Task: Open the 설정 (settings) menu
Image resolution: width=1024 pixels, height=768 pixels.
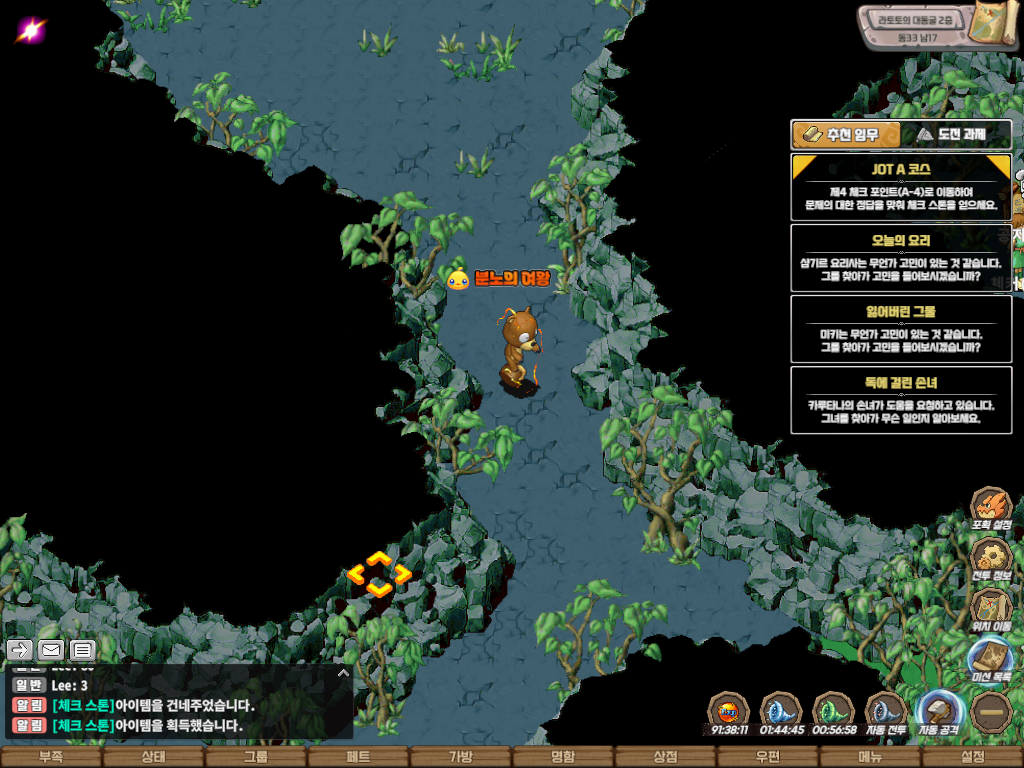Action: (x=972, y=757)
